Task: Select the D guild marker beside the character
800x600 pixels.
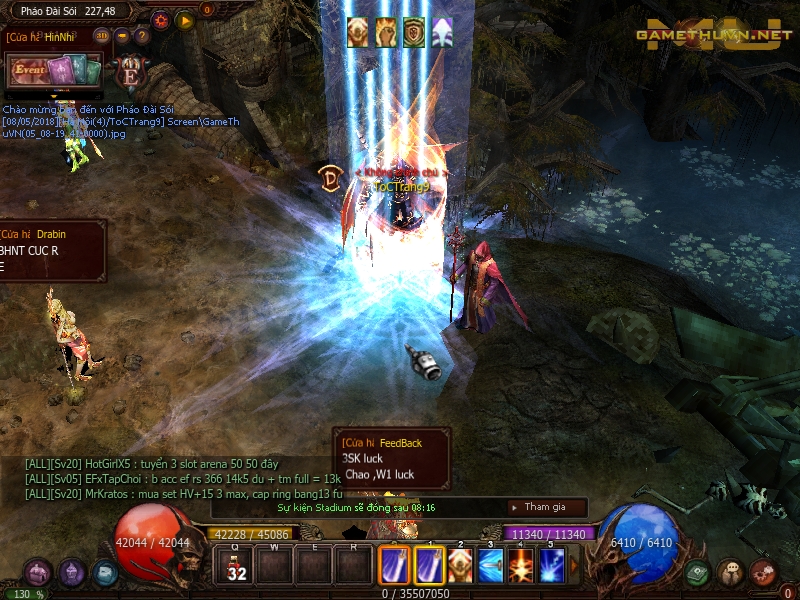Action: [x=330, y=177]
